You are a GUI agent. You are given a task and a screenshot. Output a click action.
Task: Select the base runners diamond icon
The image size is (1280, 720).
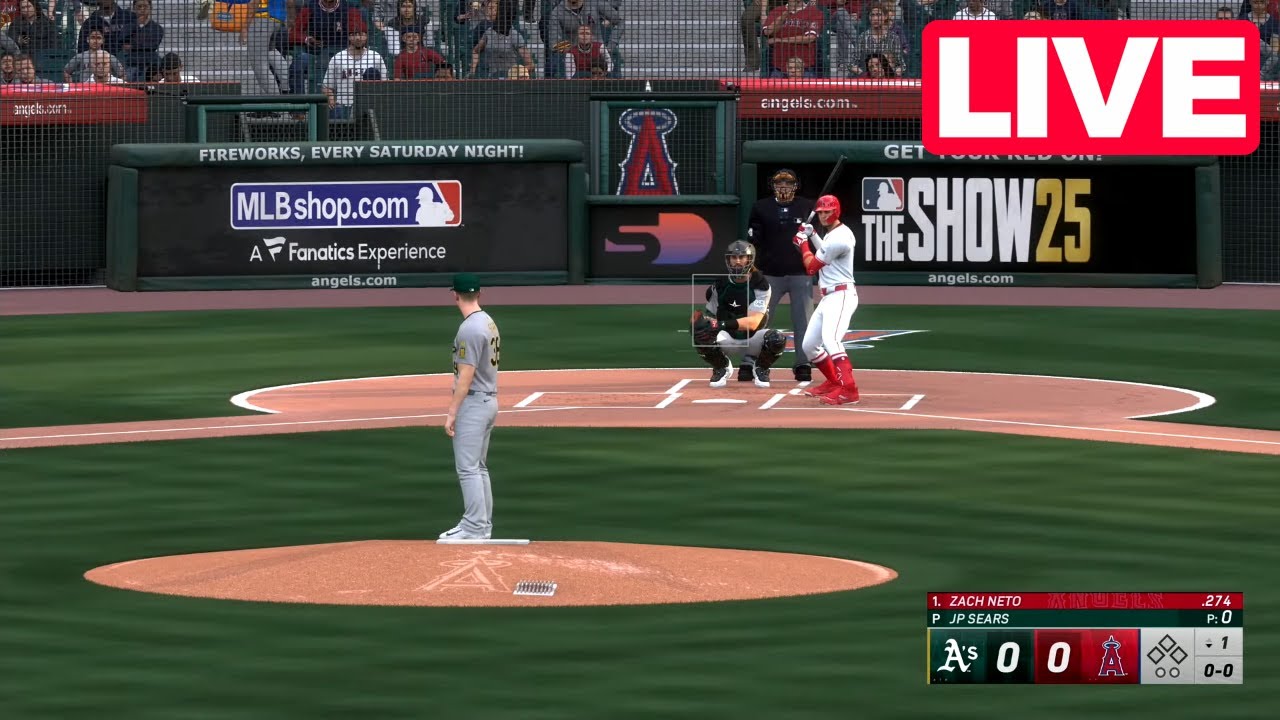pos(1168,650)
